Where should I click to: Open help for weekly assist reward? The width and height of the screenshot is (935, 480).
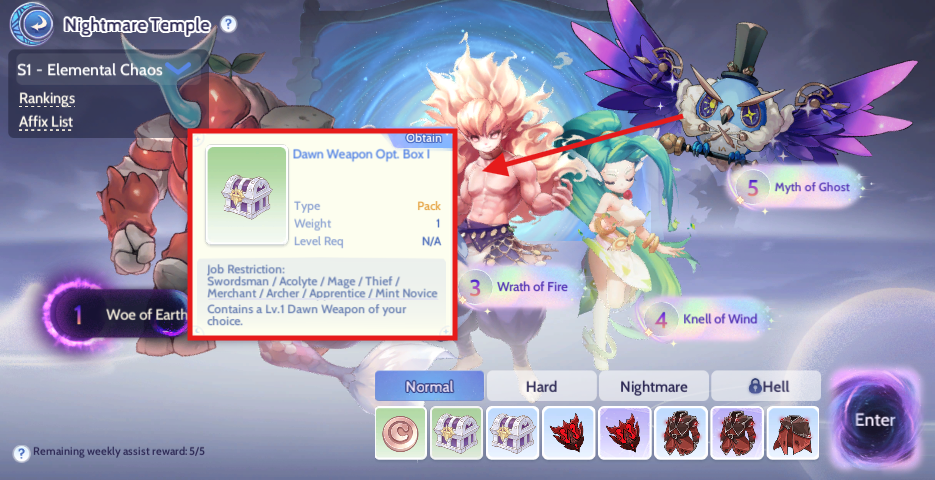click(21, 453)
